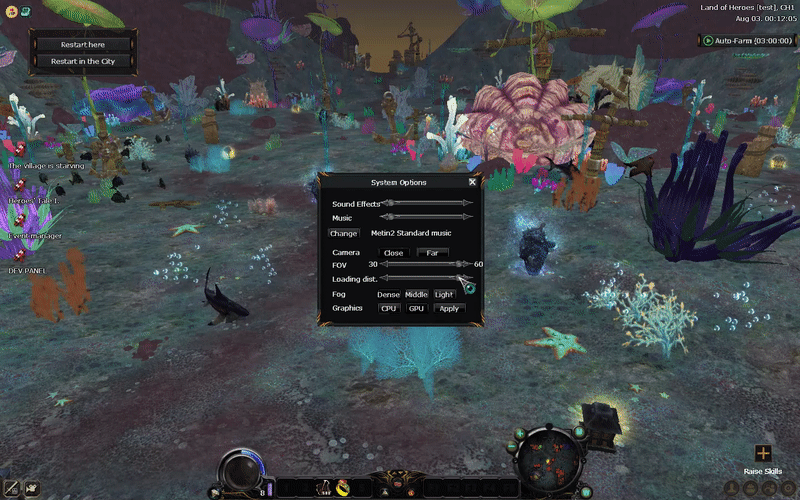
Task: Click Change to pick different music
Action: click(x=343, y=233)
